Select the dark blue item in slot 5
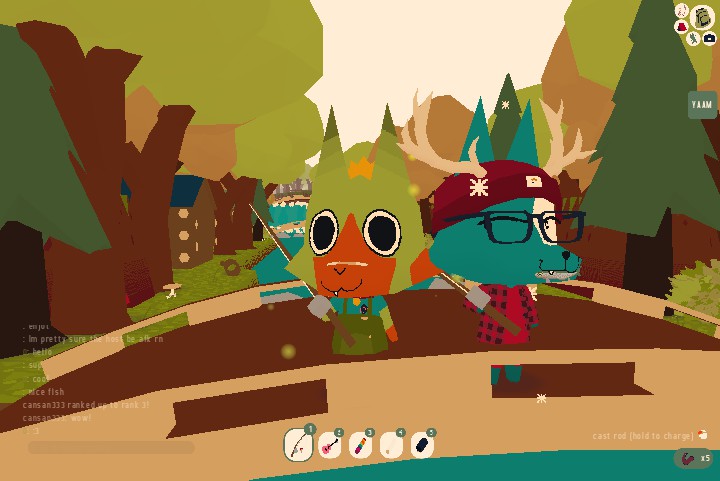 pyautogui.click(x=422, y=446)
